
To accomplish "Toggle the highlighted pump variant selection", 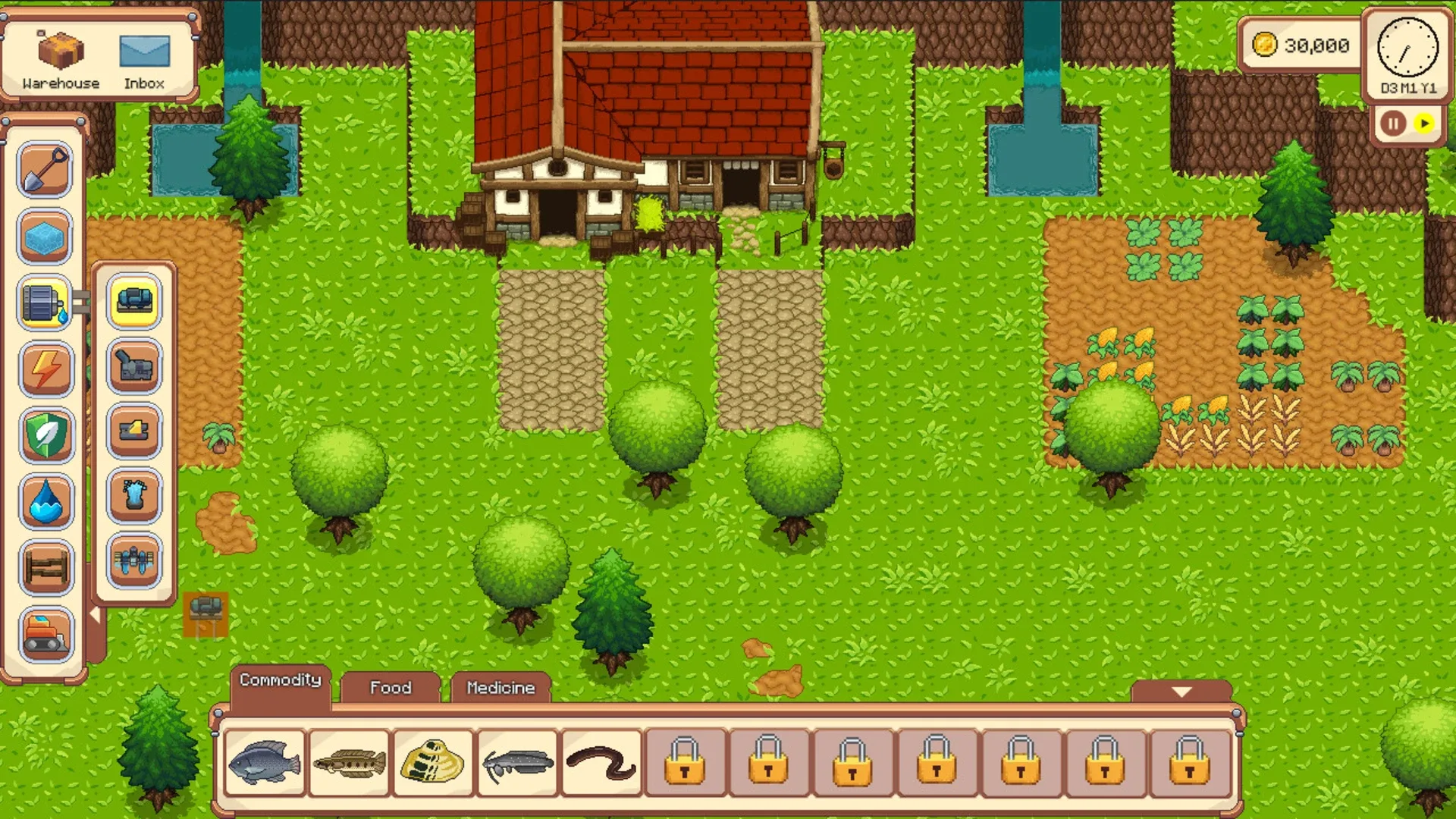I will pos(134,301).
